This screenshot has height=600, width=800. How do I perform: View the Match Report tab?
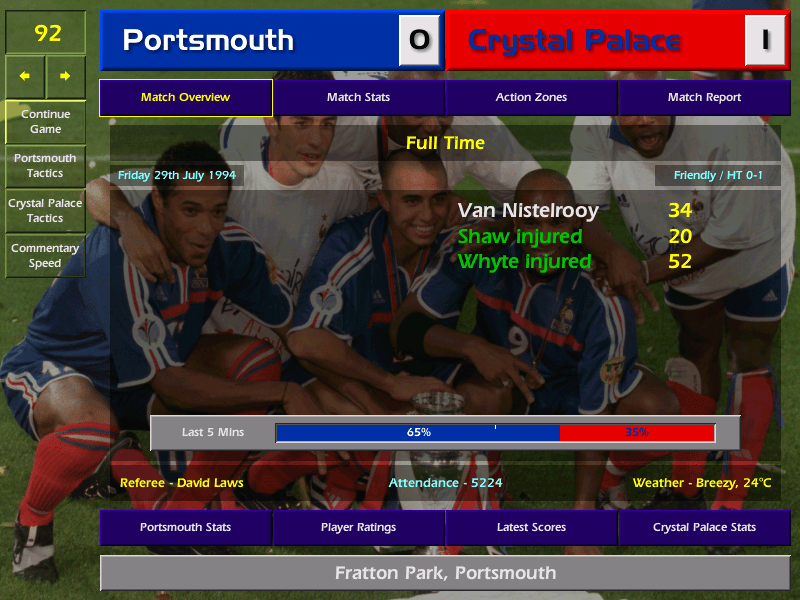coord(704,97)
